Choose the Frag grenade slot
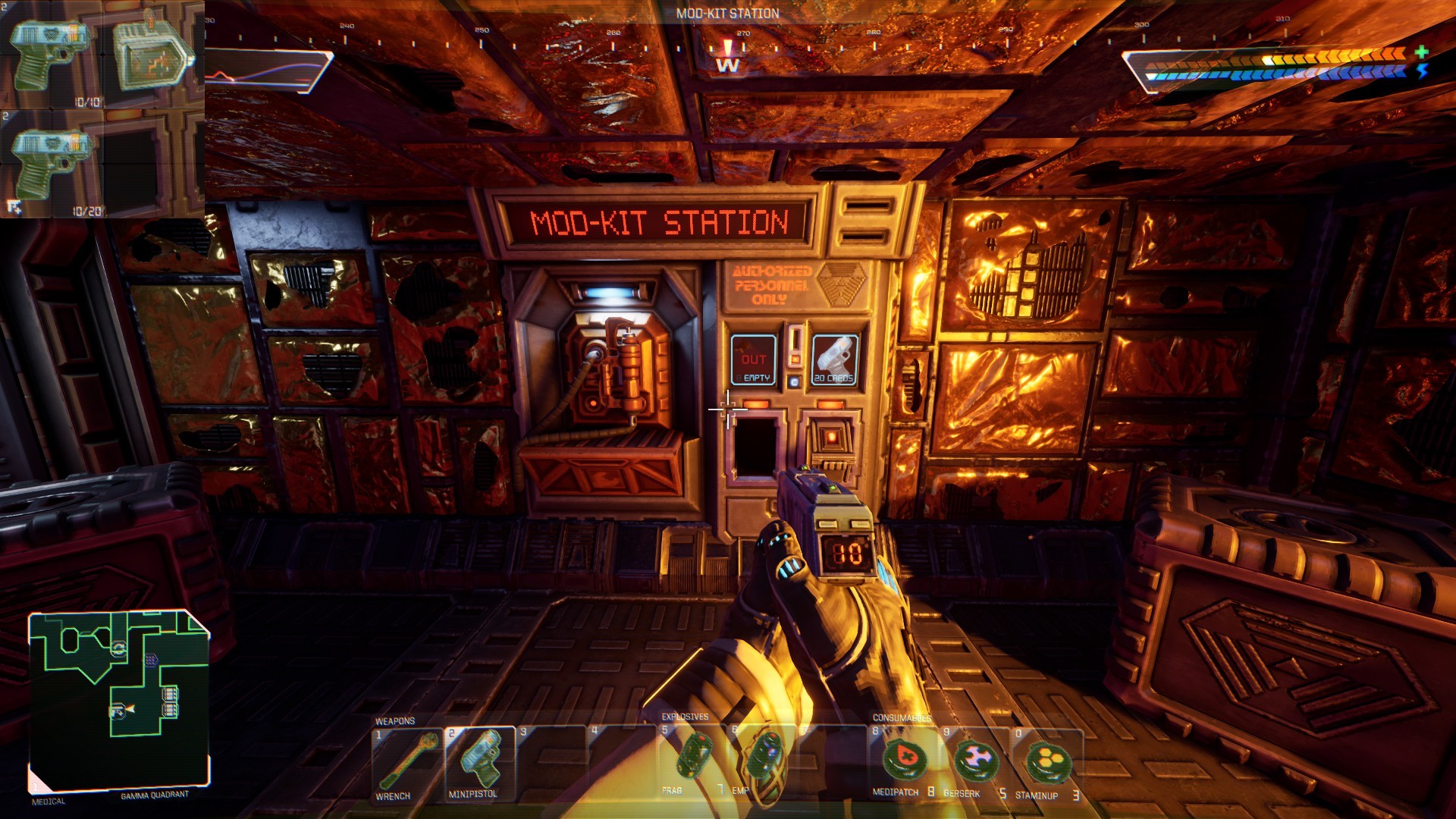The image size is (1456, 819). point(692,758)
